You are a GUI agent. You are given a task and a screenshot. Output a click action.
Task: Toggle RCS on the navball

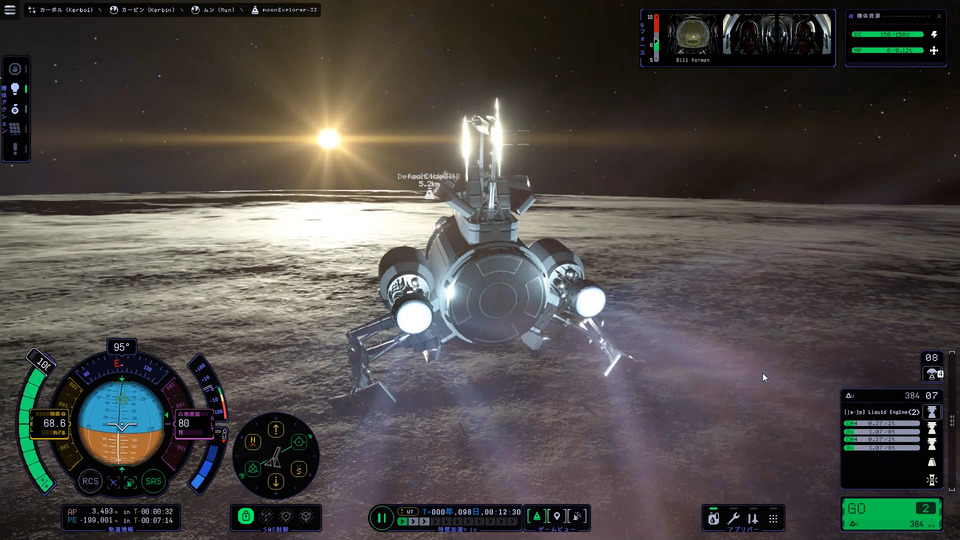90,481
